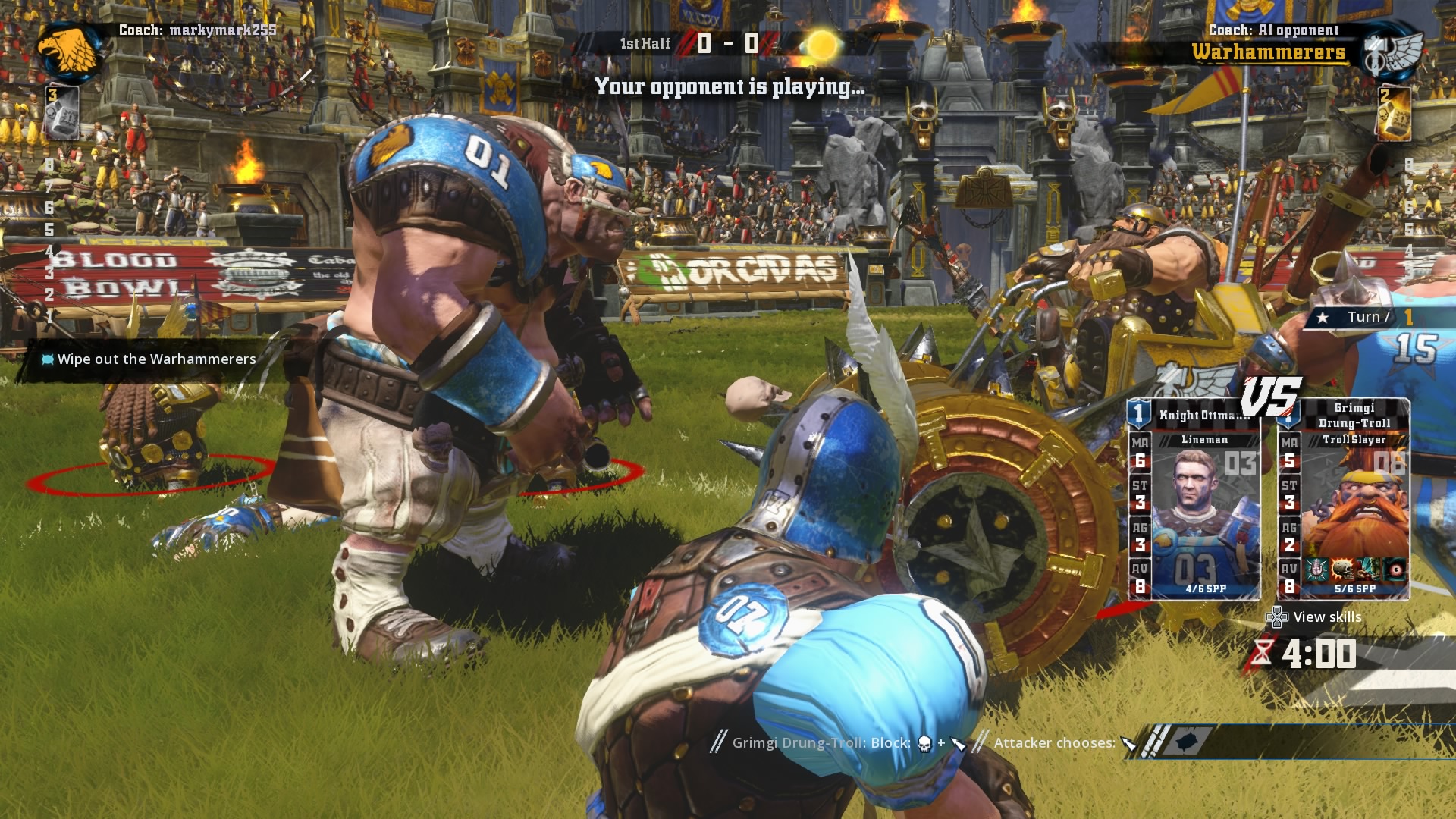This screenshot has height=819, width=1456.
Task: Click the flaming skull skill icon on Grimgi's card
Action: pyautogui.click(x=1343, y=570)
